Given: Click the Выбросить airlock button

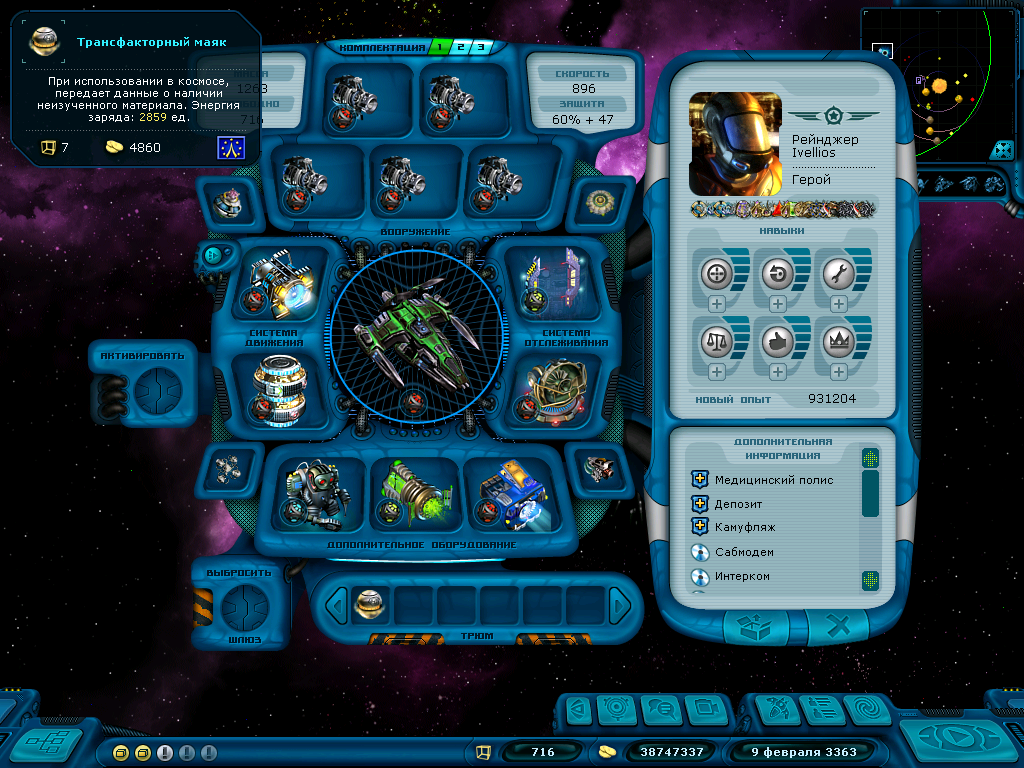Looking at the screenshot, I should 244,605.
